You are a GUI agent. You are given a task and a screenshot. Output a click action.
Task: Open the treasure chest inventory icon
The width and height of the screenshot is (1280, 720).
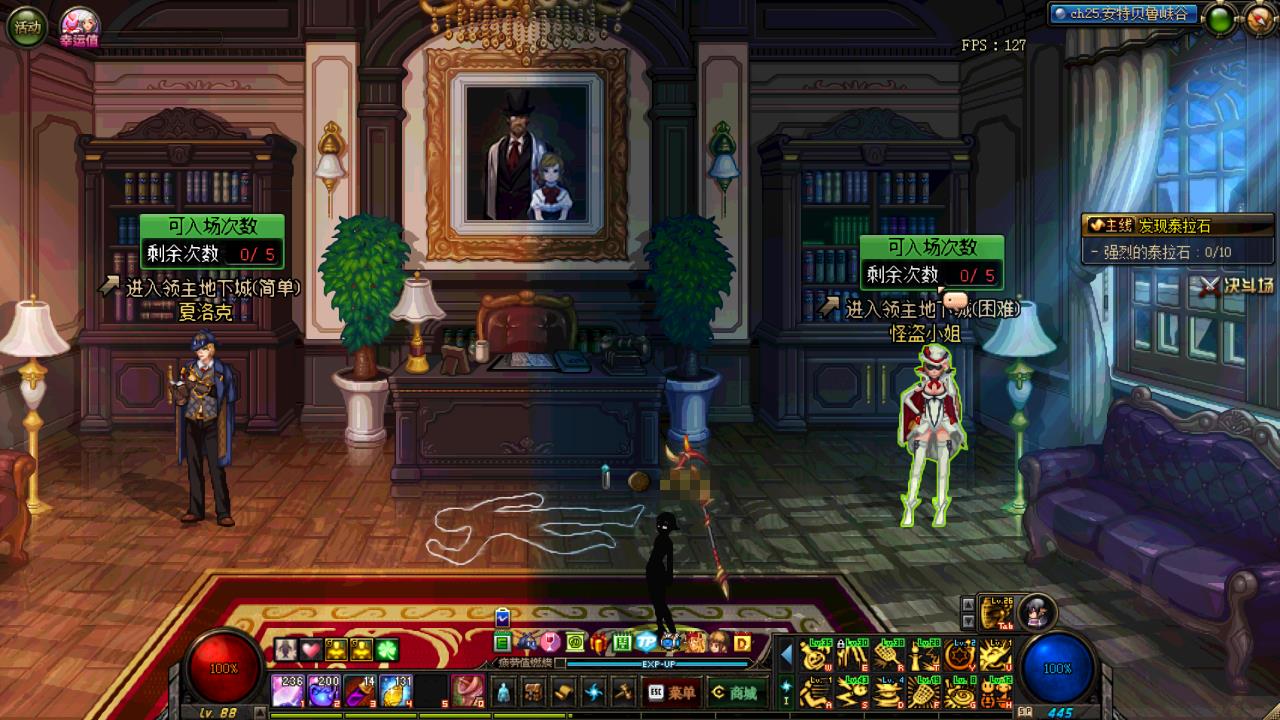click(x=534, y=692)
